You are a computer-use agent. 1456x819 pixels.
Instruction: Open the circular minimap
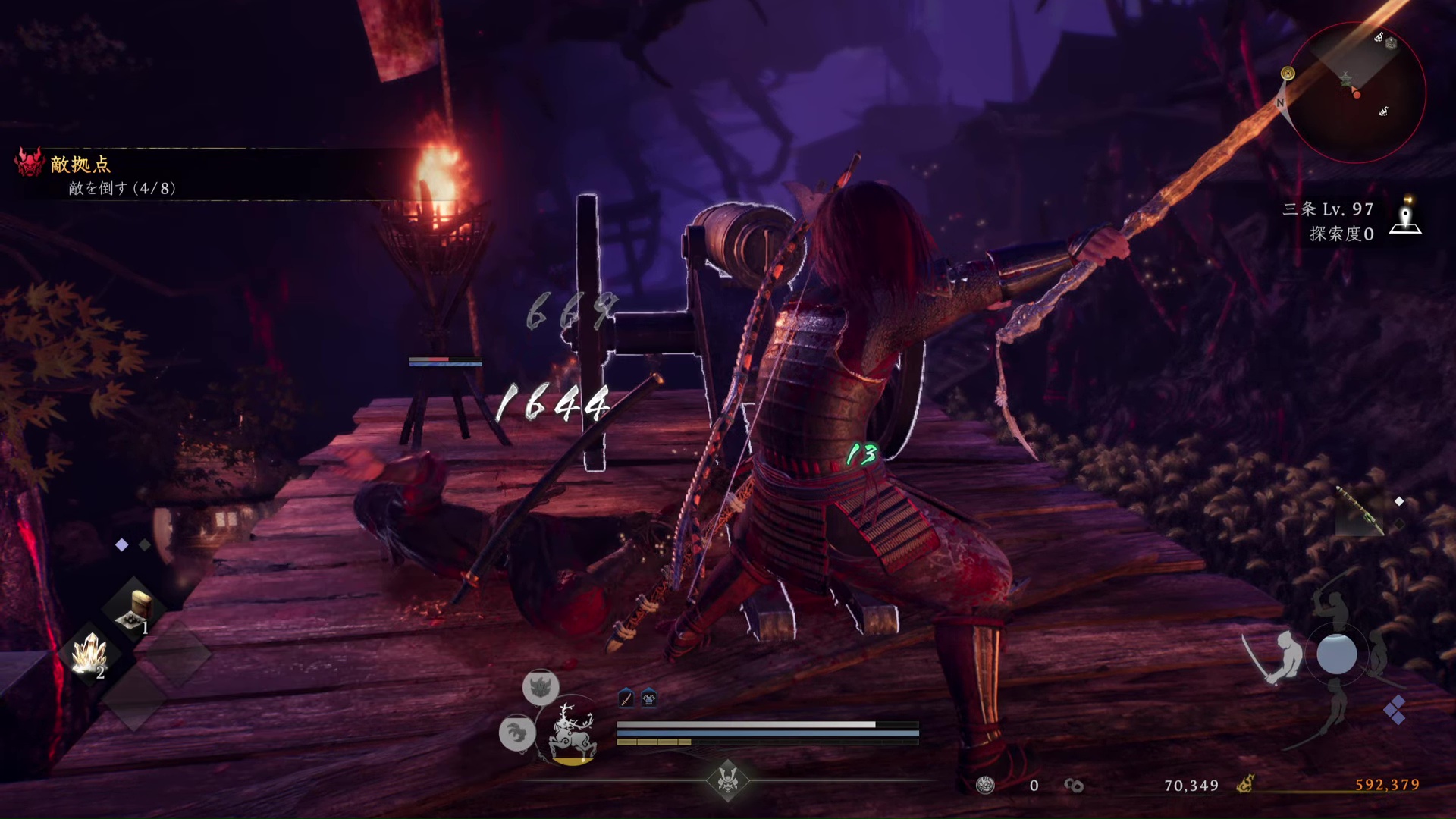[x=1356, y=93]
